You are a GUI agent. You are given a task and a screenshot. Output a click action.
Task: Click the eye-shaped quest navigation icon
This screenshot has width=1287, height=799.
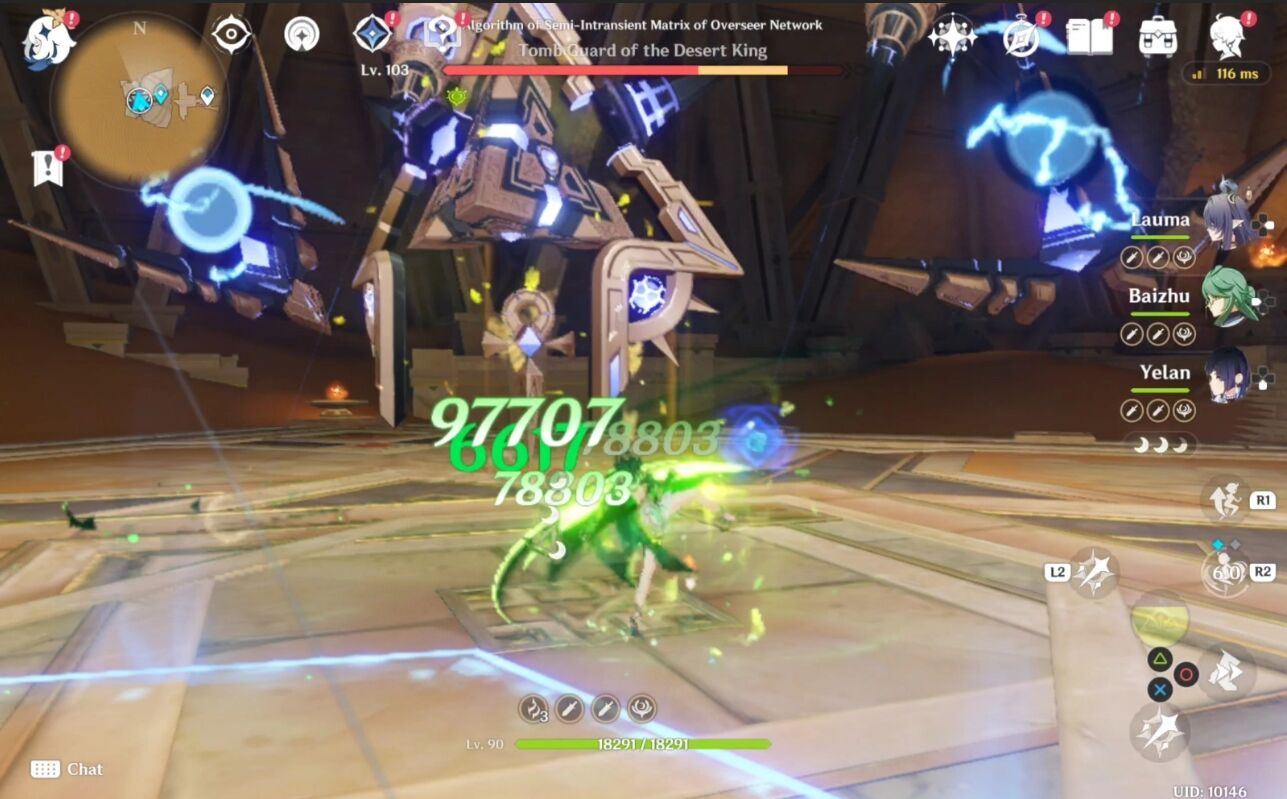click(x=231, y=34)
